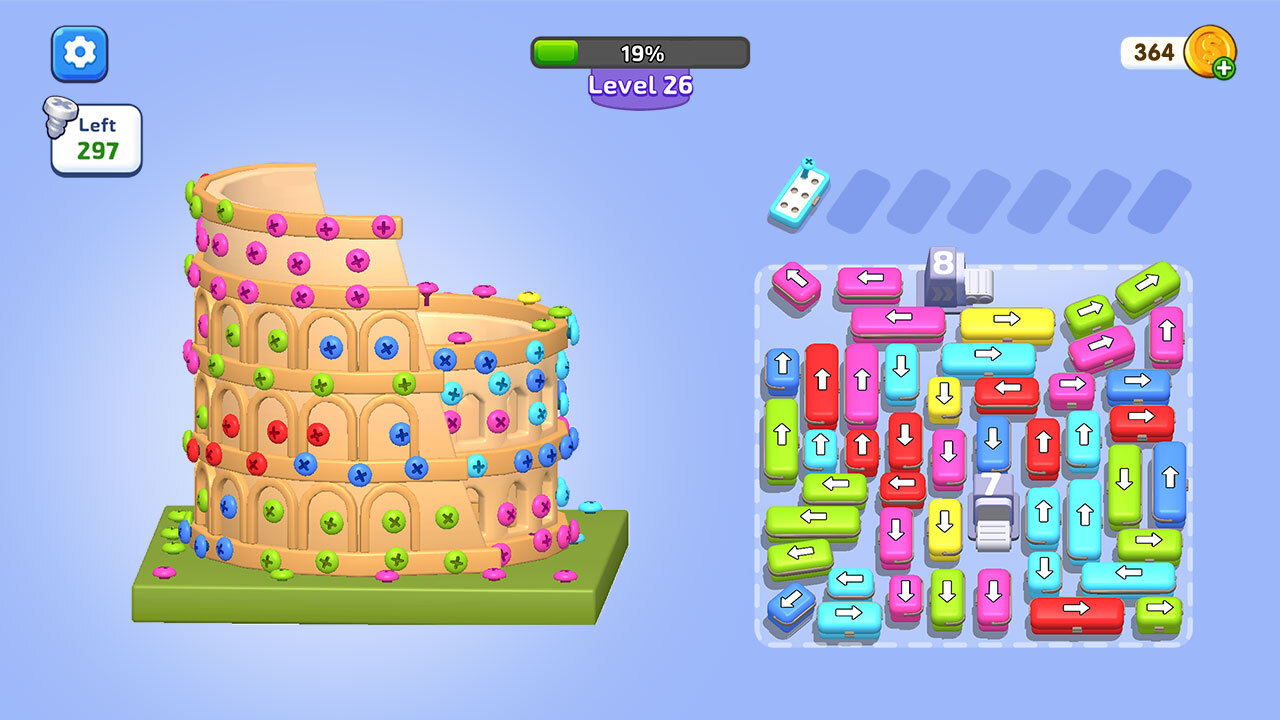Tap the red down-arrow block

pos(905,438)
